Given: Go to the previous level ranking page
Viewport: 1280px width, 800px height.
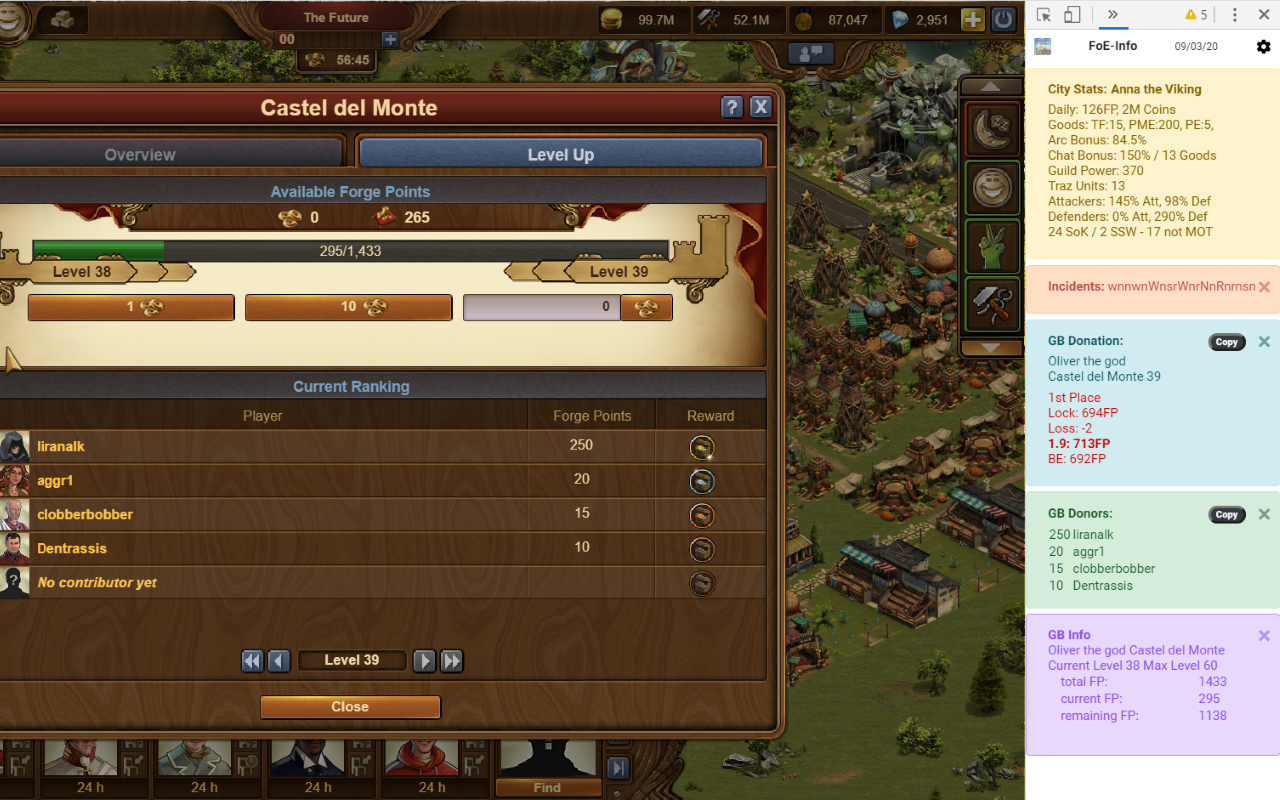Looking at the screenshot, I should [x=279, y=661].
